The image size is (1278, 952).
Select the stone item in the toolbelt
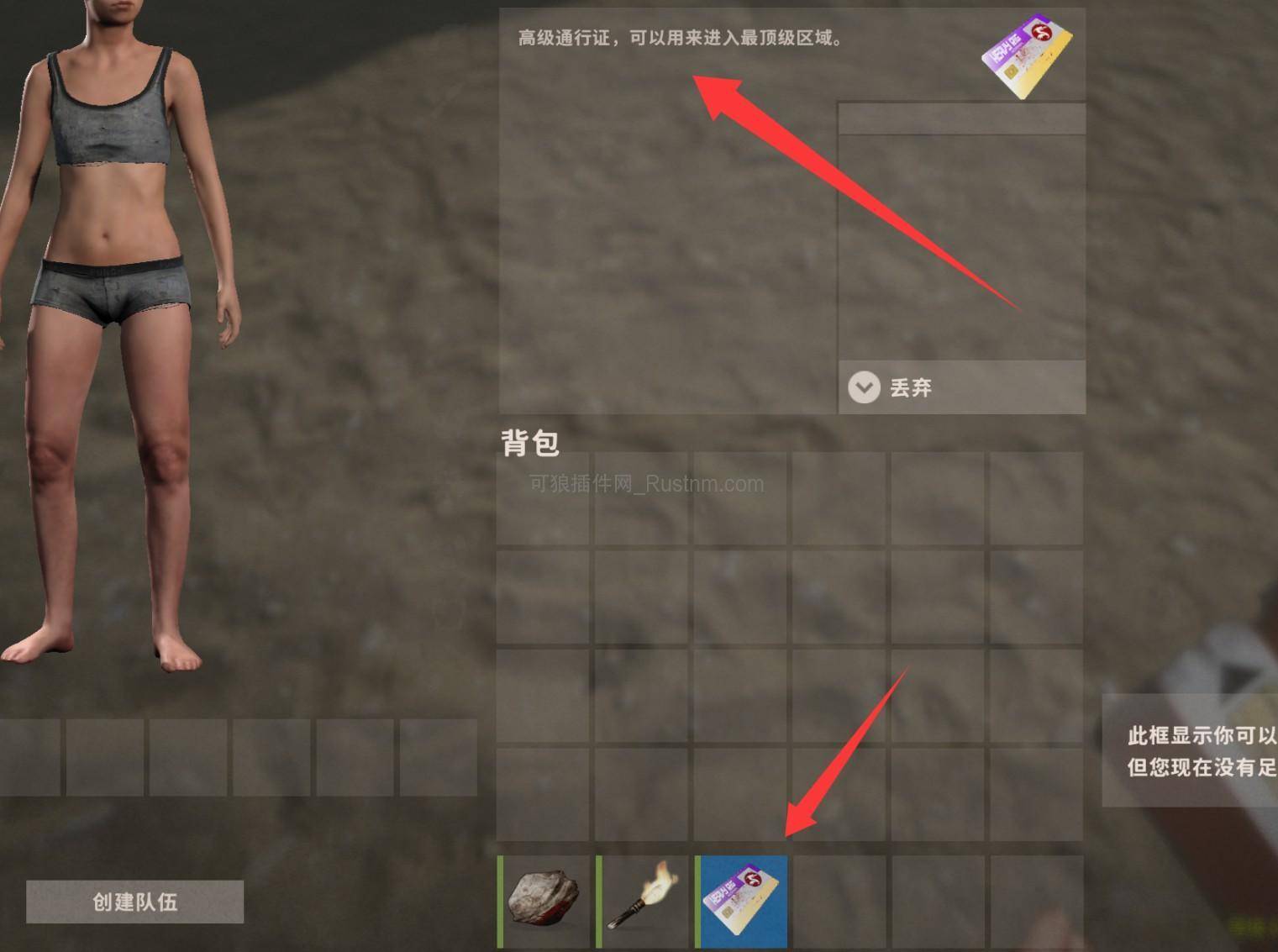(542, 902)
